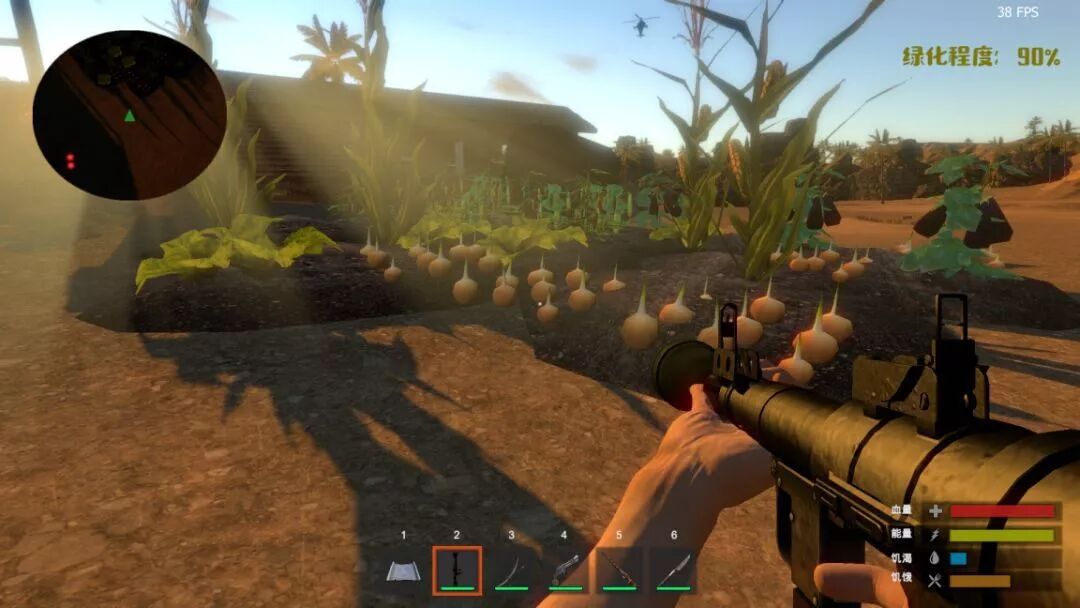Select the map item in slot 1

(403, 571)
